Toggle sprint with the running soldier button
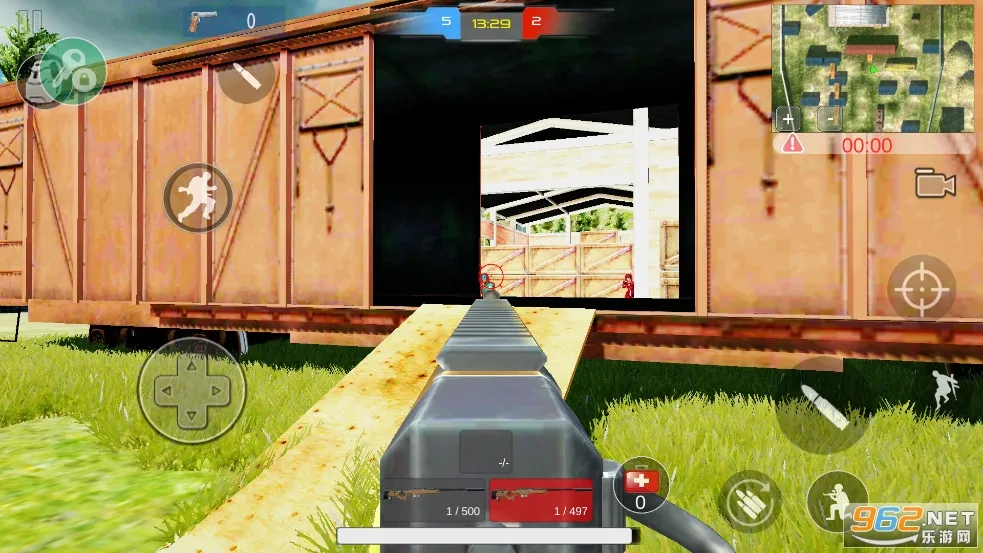This screenshot has height=553, width=983. click(197, 197)
